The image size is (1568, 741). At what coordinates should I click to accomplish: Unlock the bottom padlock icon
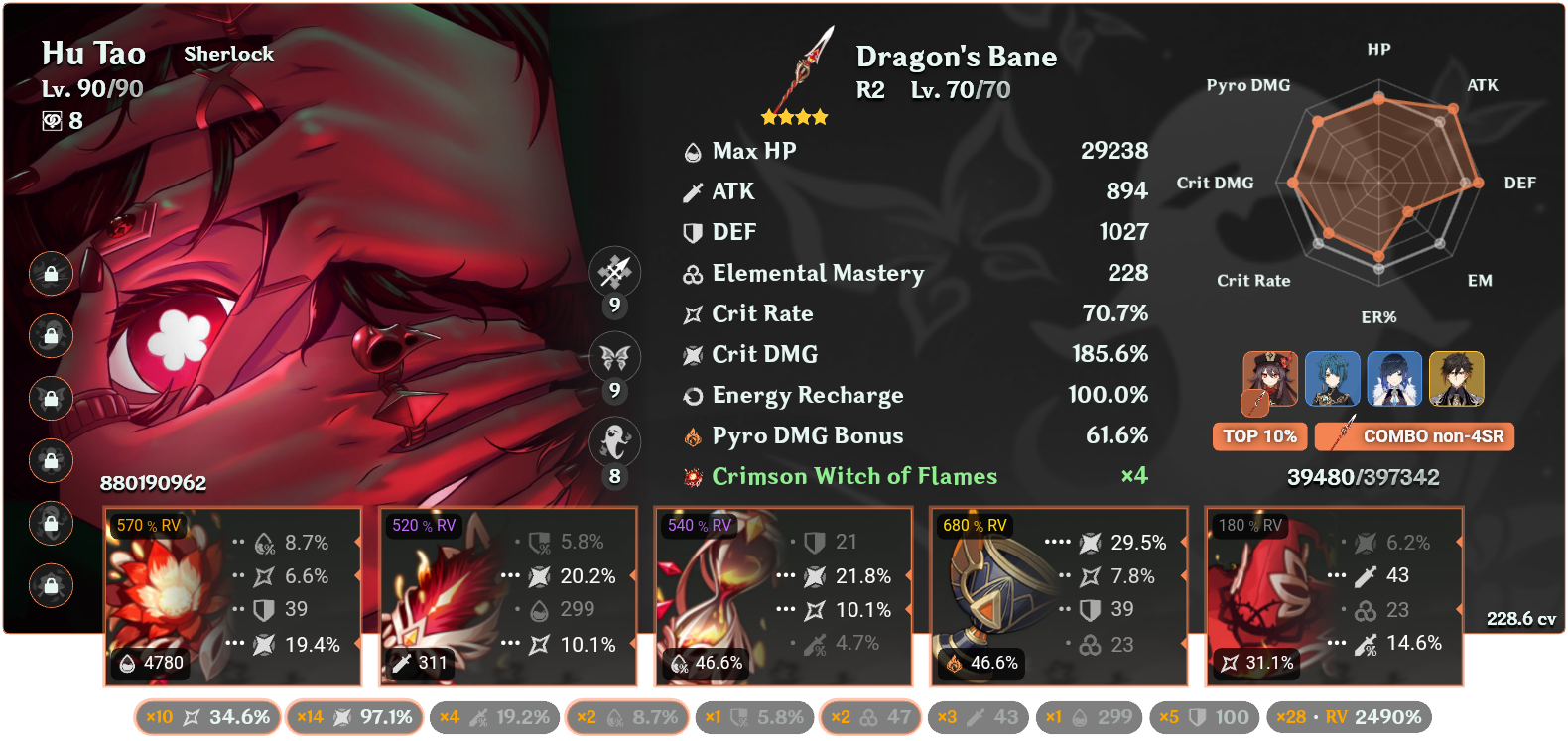click(50, 585)
